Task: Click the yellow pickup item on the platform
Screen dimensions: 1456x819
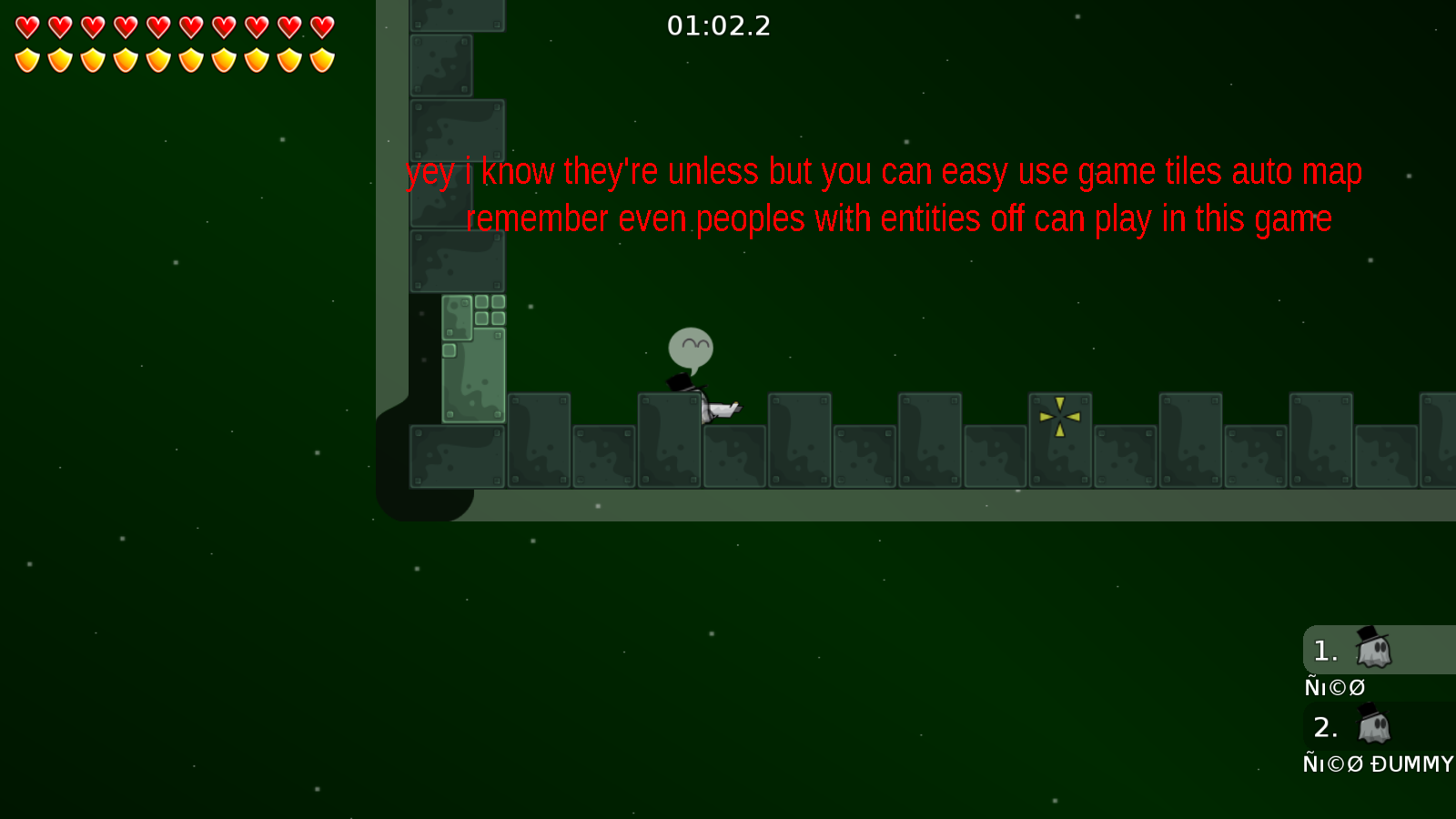Action: (x=1058, y=417)
